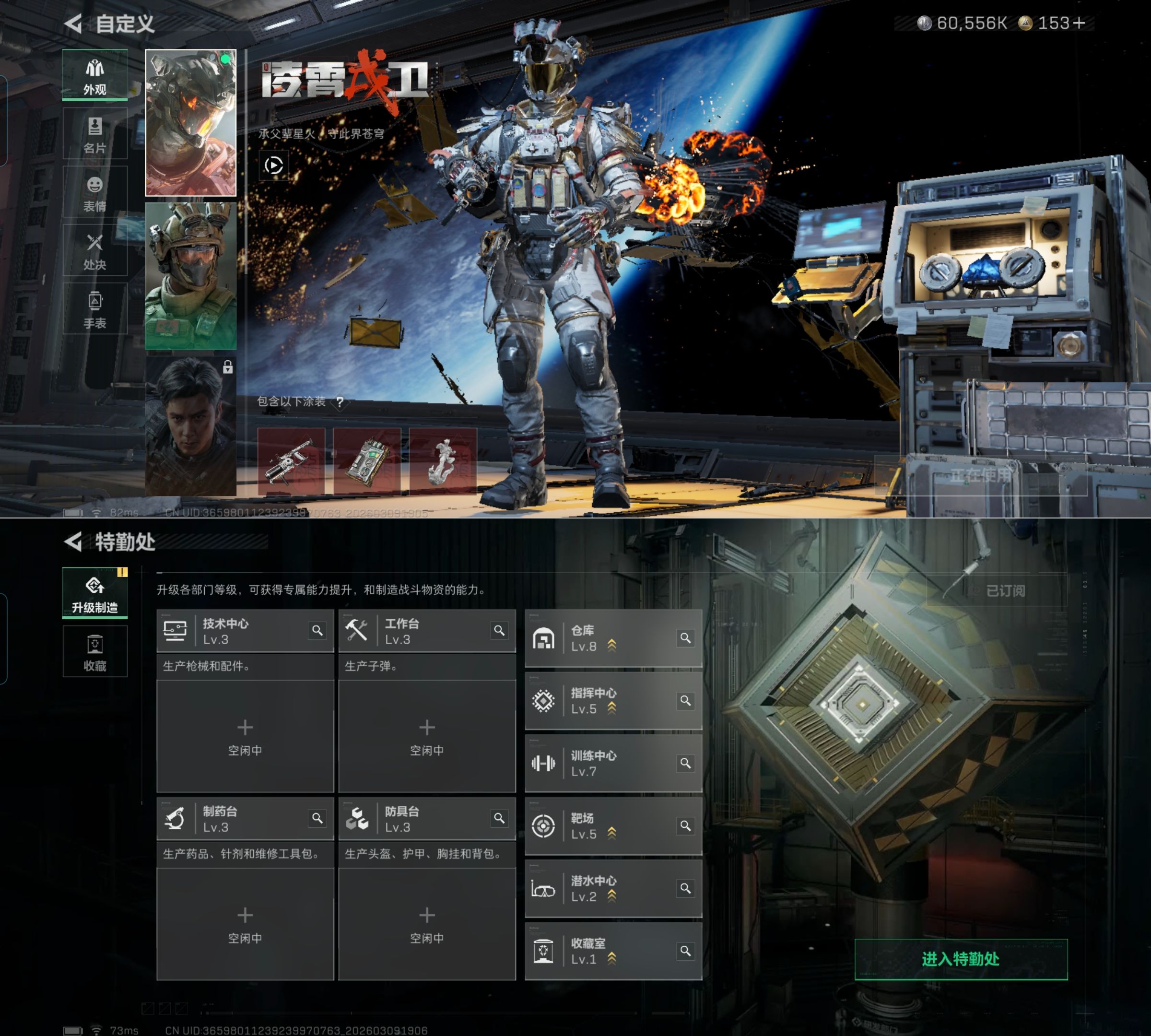Open the 收藏 tab in 特勤处

click(95, 652)
